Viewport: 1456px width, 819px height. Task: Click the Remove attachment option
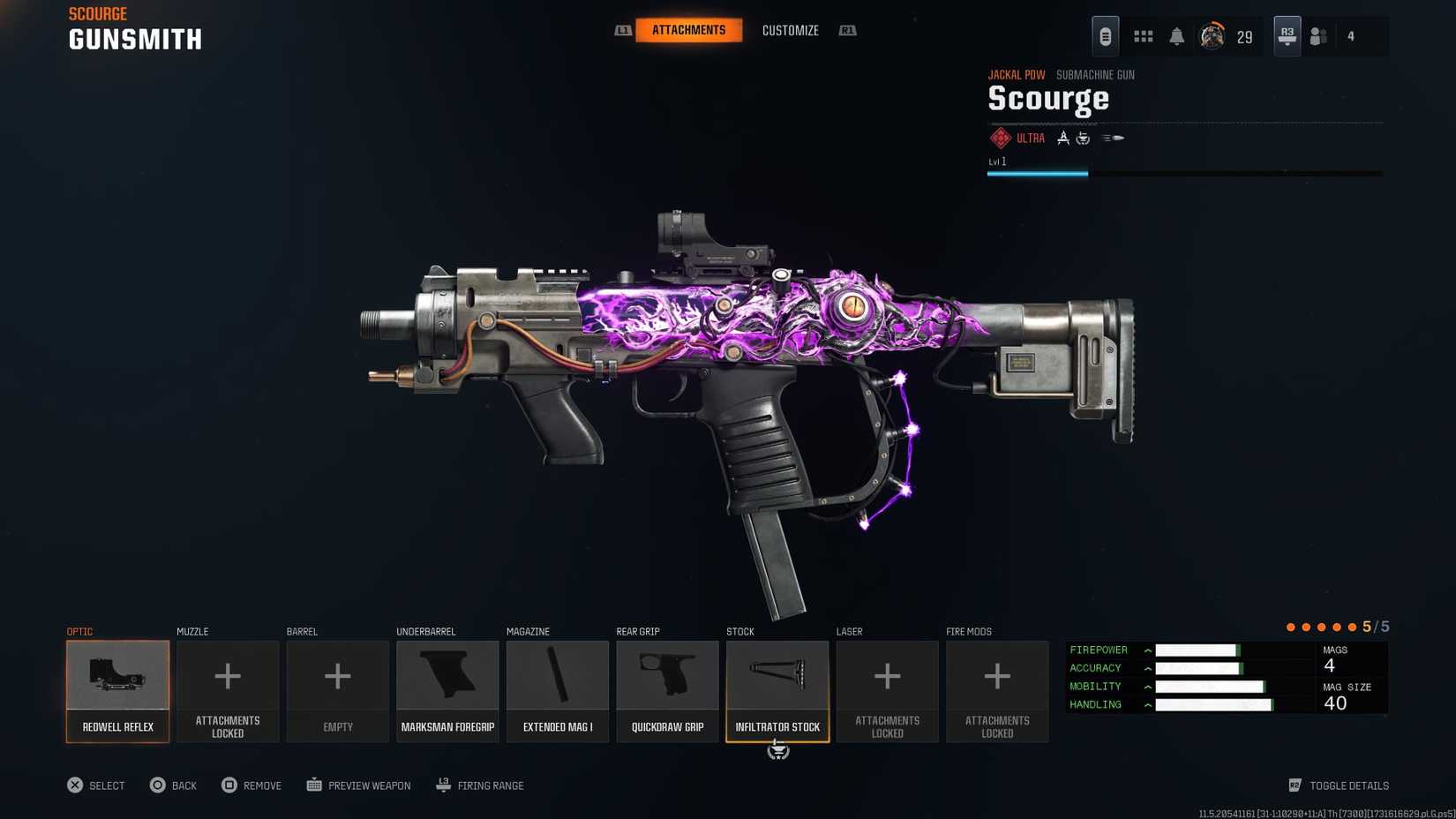click(251, 785)
